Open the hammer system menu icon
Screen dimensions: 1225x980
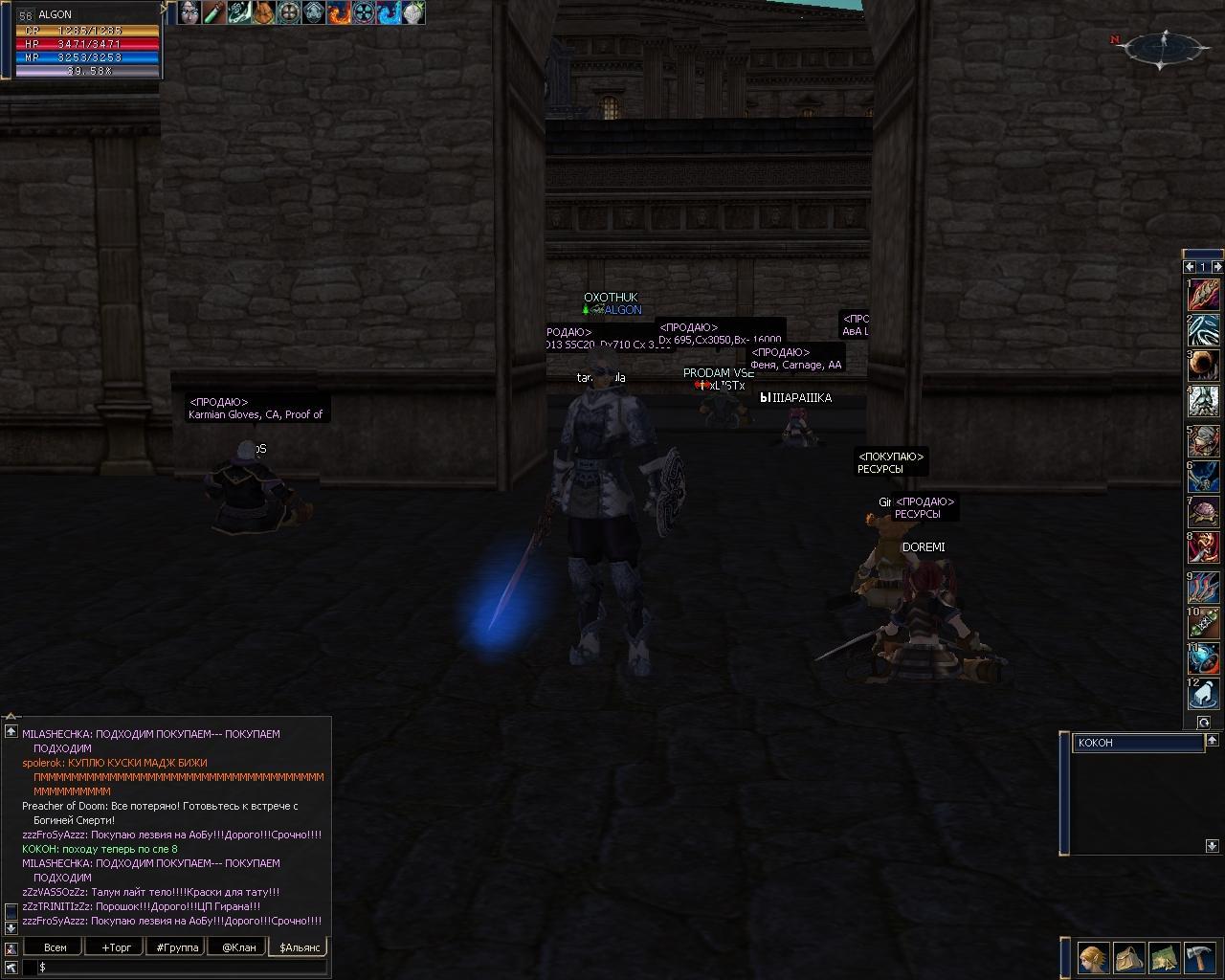point(1199,957)
